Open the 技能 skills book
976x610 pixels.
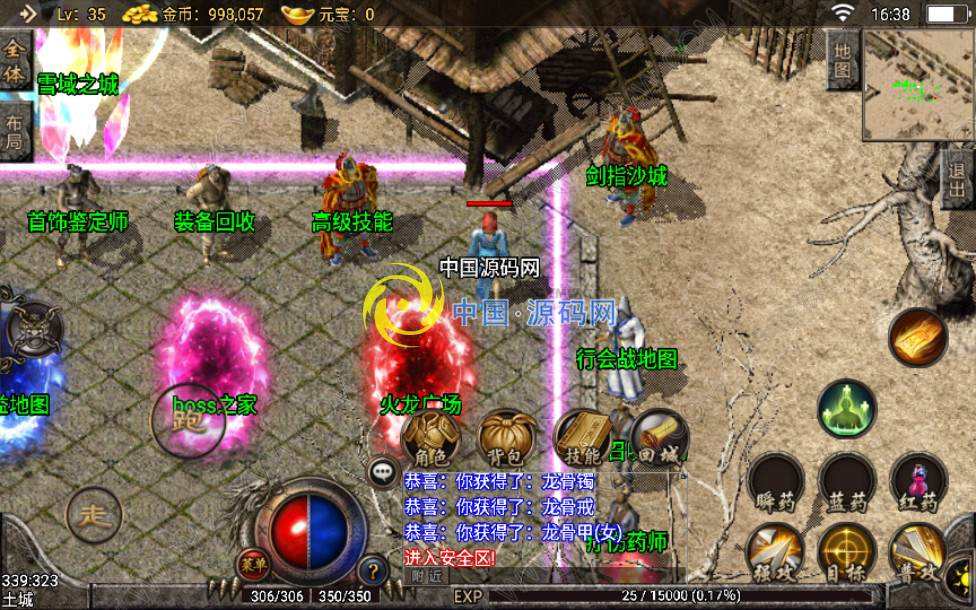[x=583, y=435]
